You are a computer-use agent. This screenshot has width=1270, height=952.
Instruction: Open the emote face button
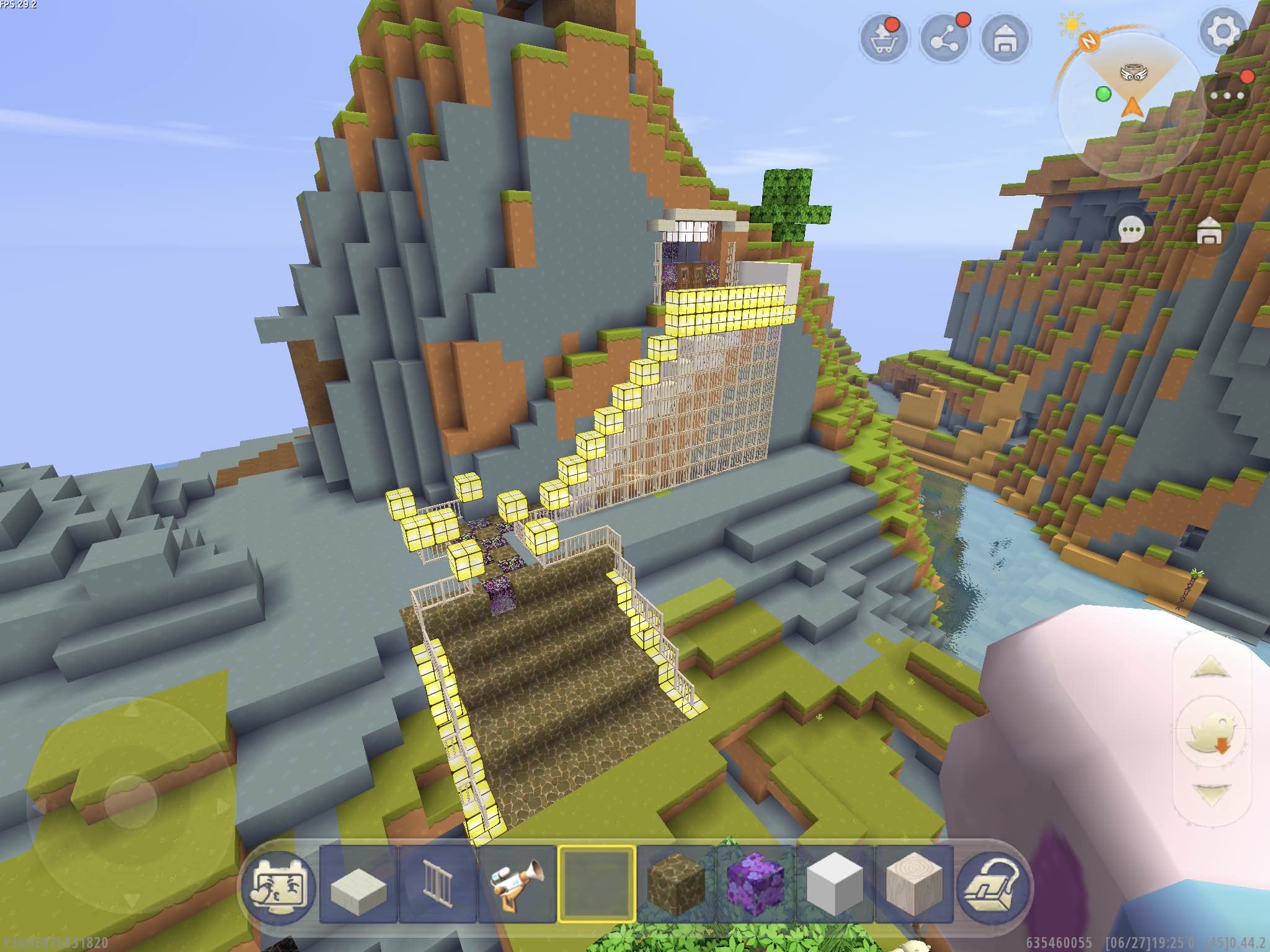tap(278, 885)
